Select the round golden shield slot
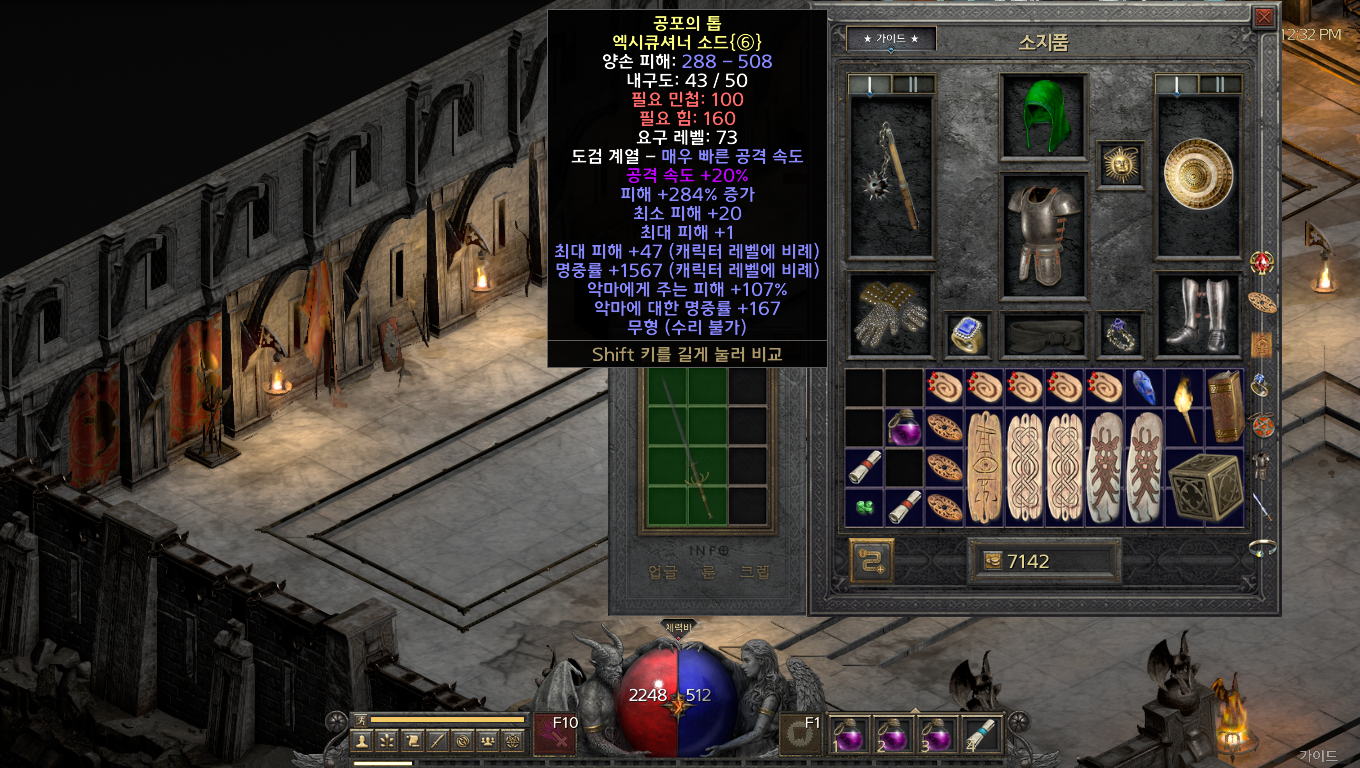1360x768 pixels. click(x=1198, y=176)
